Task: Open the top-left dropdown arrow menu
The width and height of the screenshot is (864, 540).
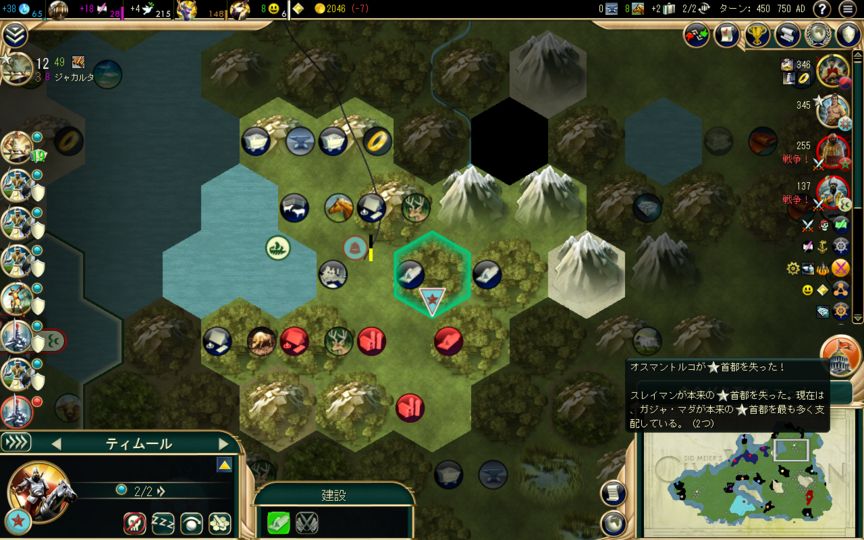Action: coord(14,35)
